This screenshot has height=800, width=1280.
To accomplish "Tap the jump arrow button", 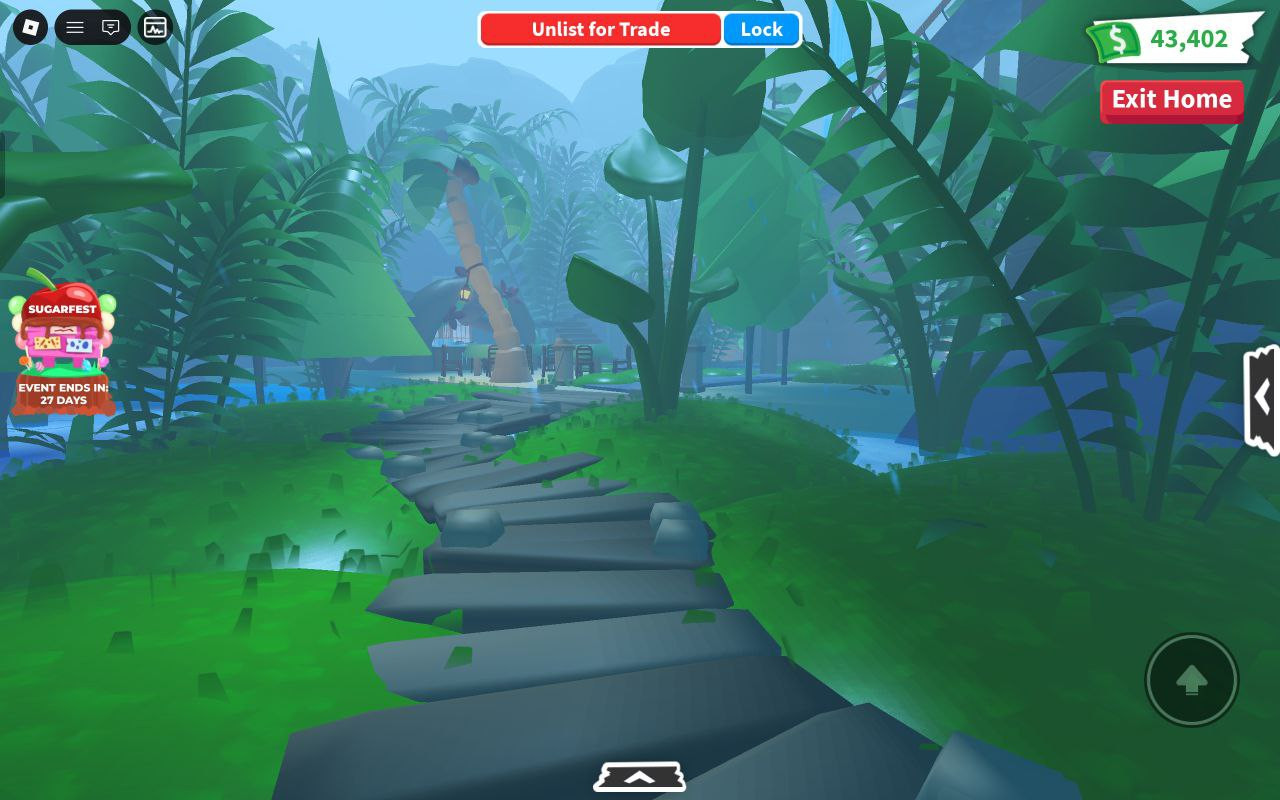I will tap(1191, 680).
